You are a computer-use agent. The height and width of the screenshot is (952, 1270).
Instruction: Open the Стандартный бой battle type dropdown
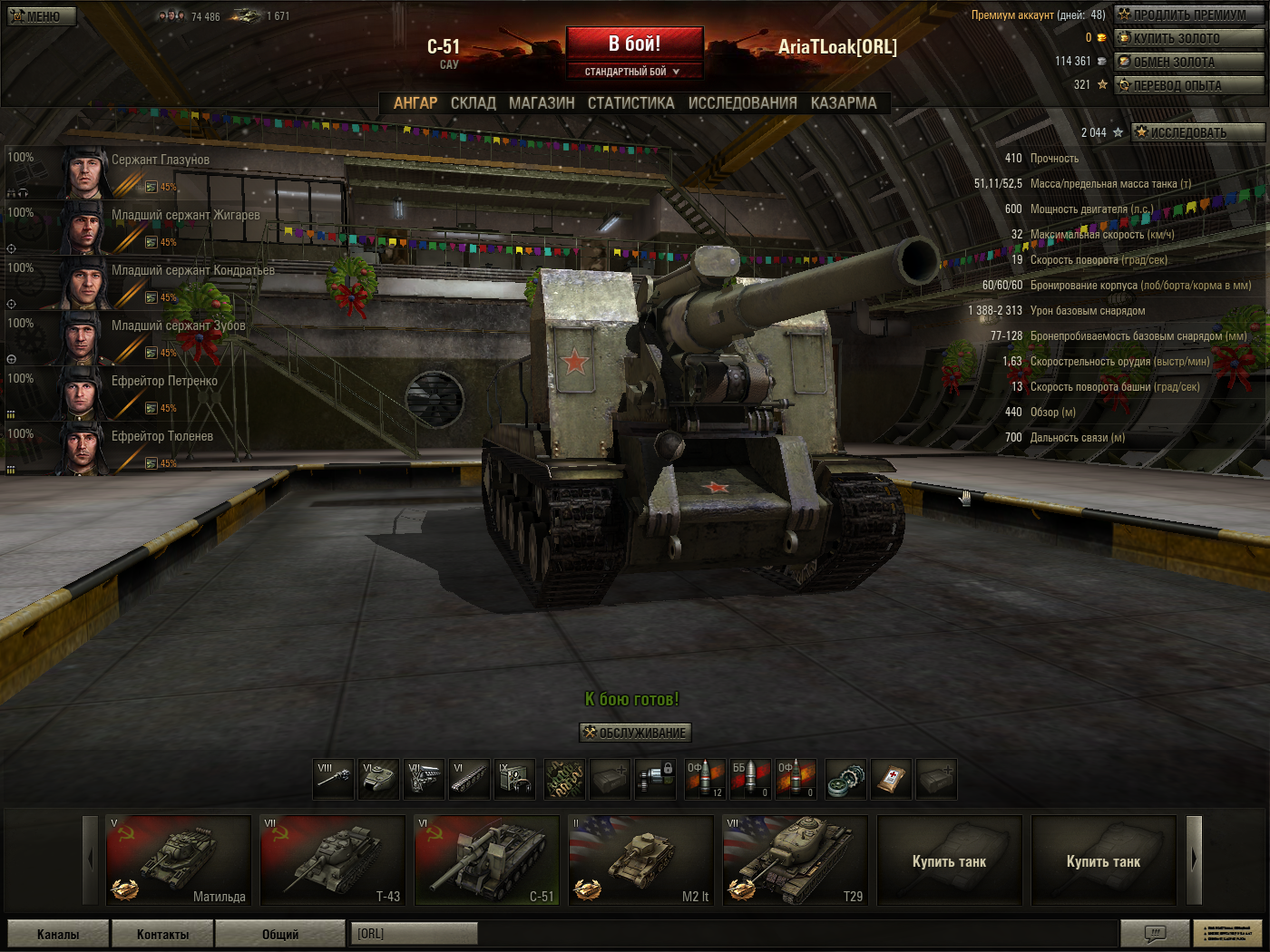click(x=634, y=72)
